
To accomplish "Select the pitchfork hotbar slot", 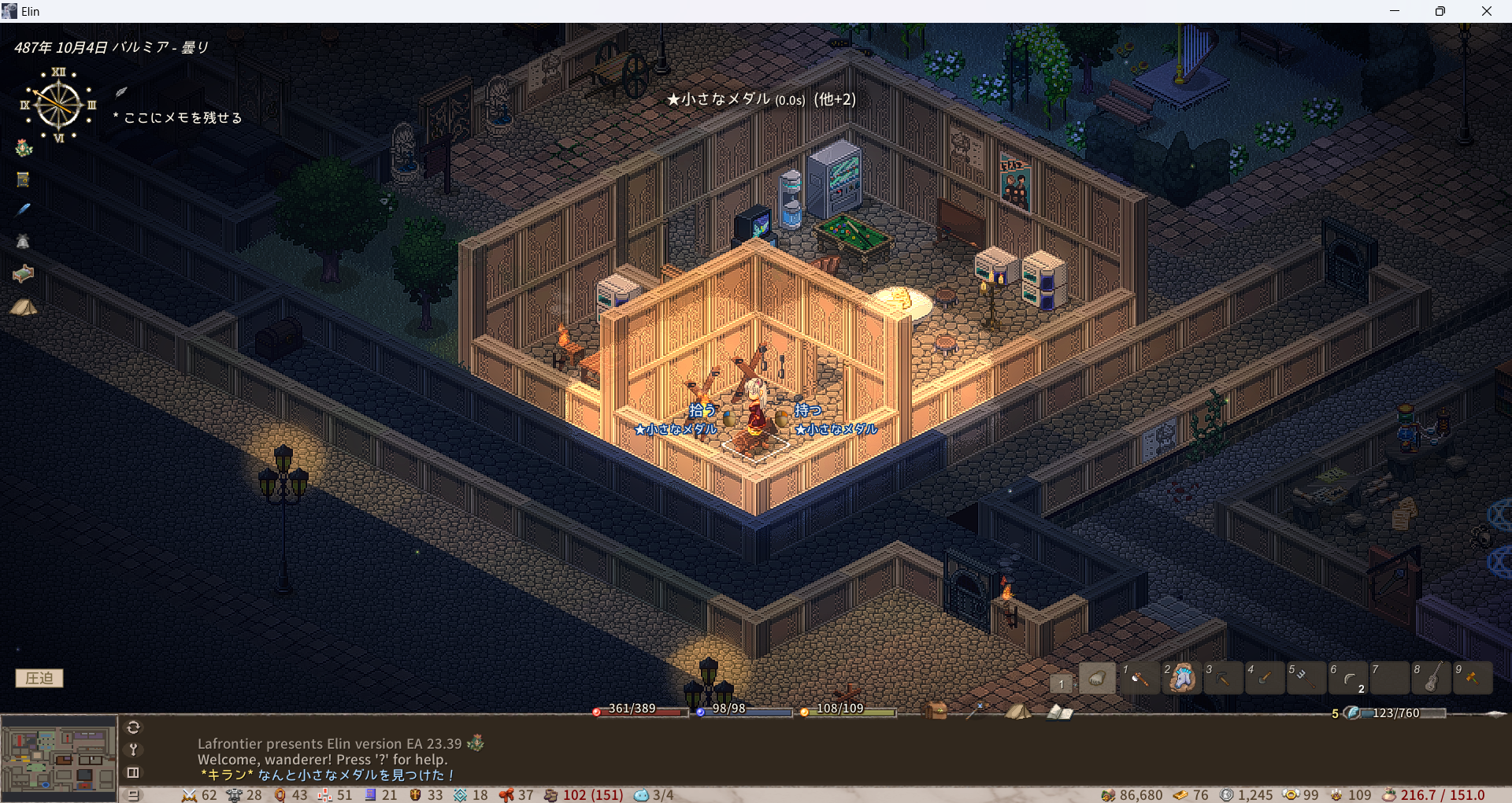I will [x=1306, y=679].
